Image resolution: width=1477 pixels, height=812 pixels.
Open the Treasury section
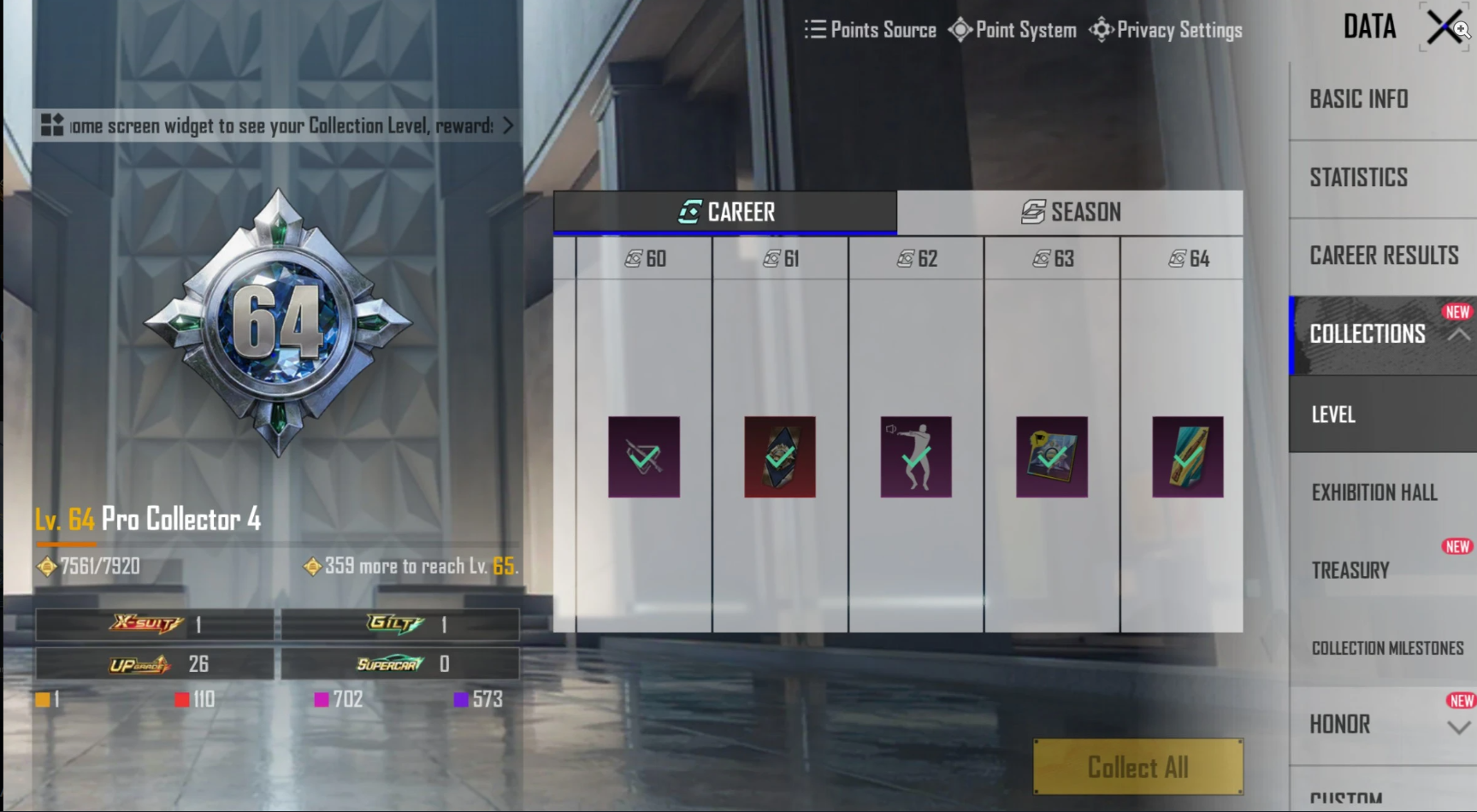pyautogui.click(x=1350, y=569)
